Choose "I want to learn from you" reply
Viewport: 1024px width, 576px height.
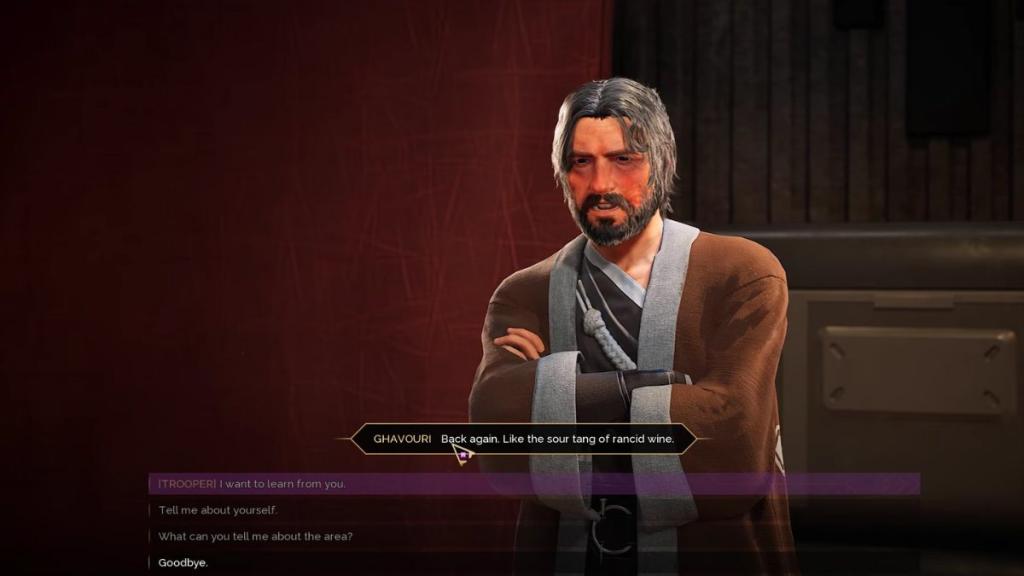tap(252, 484)
